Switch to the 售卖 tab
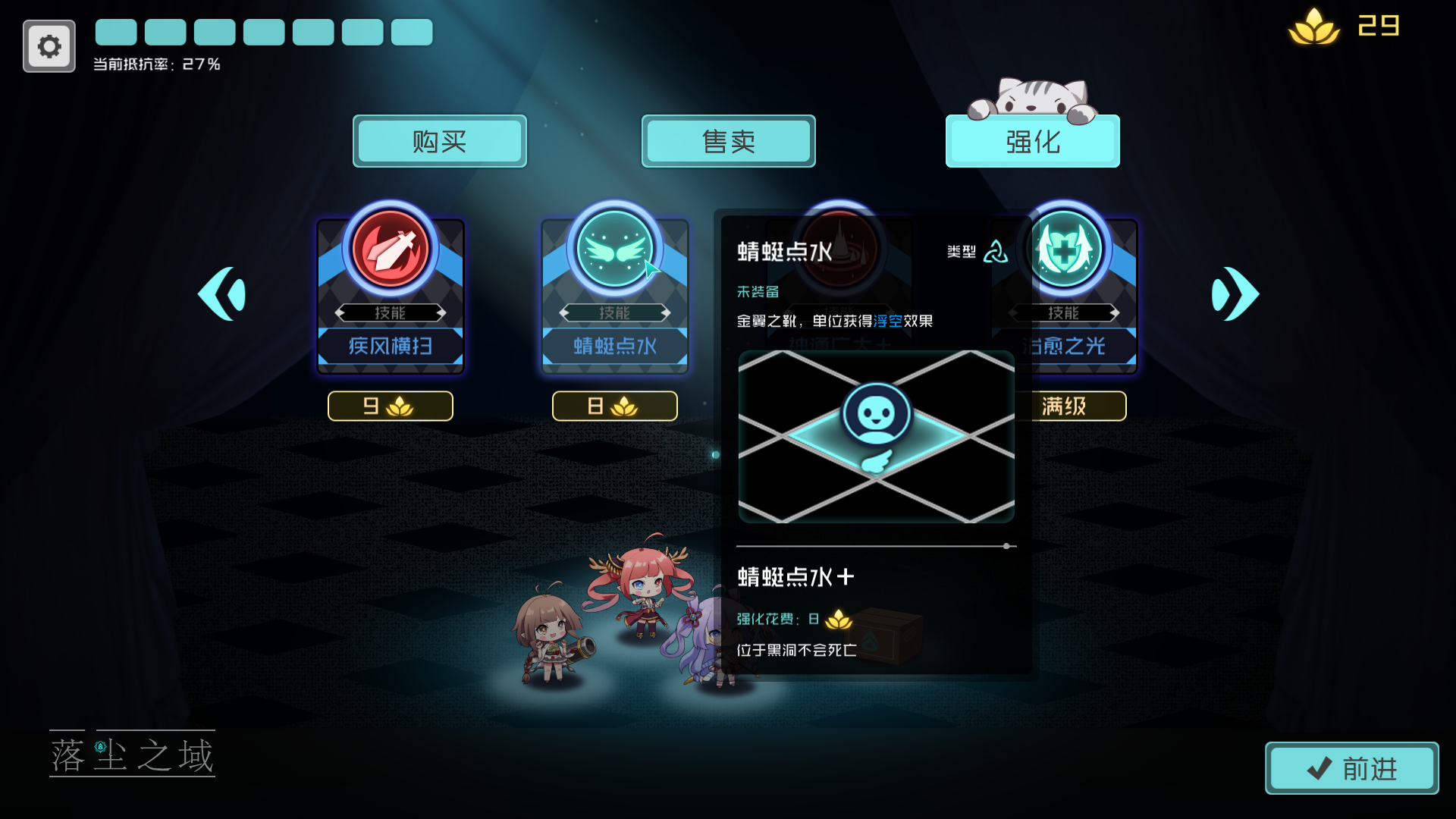The height and width of the screenshot is (819, 1456). 728,141
